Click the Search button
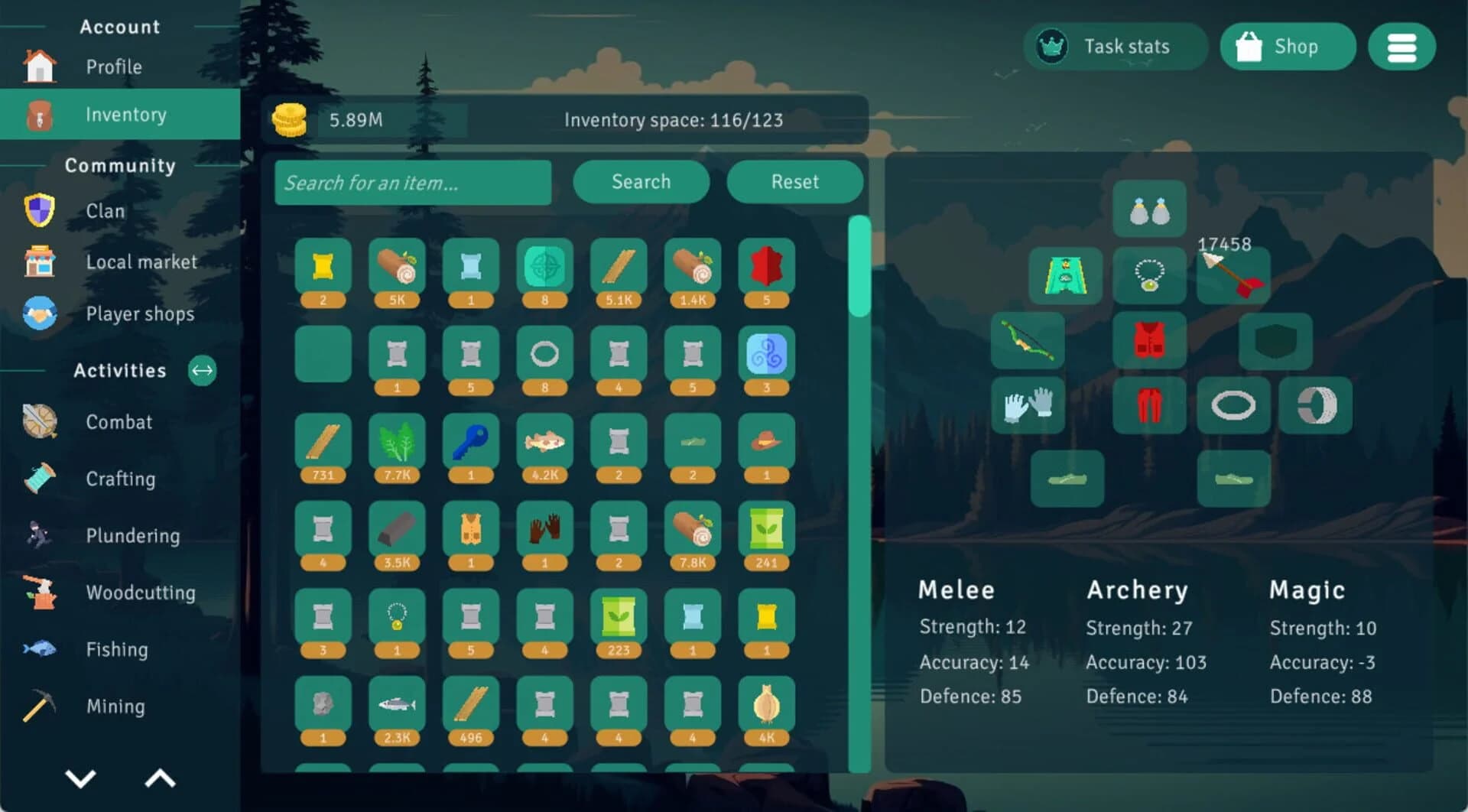Viewport: 1468px width, 812px height. pyautogui.click(x=641, y=182)
